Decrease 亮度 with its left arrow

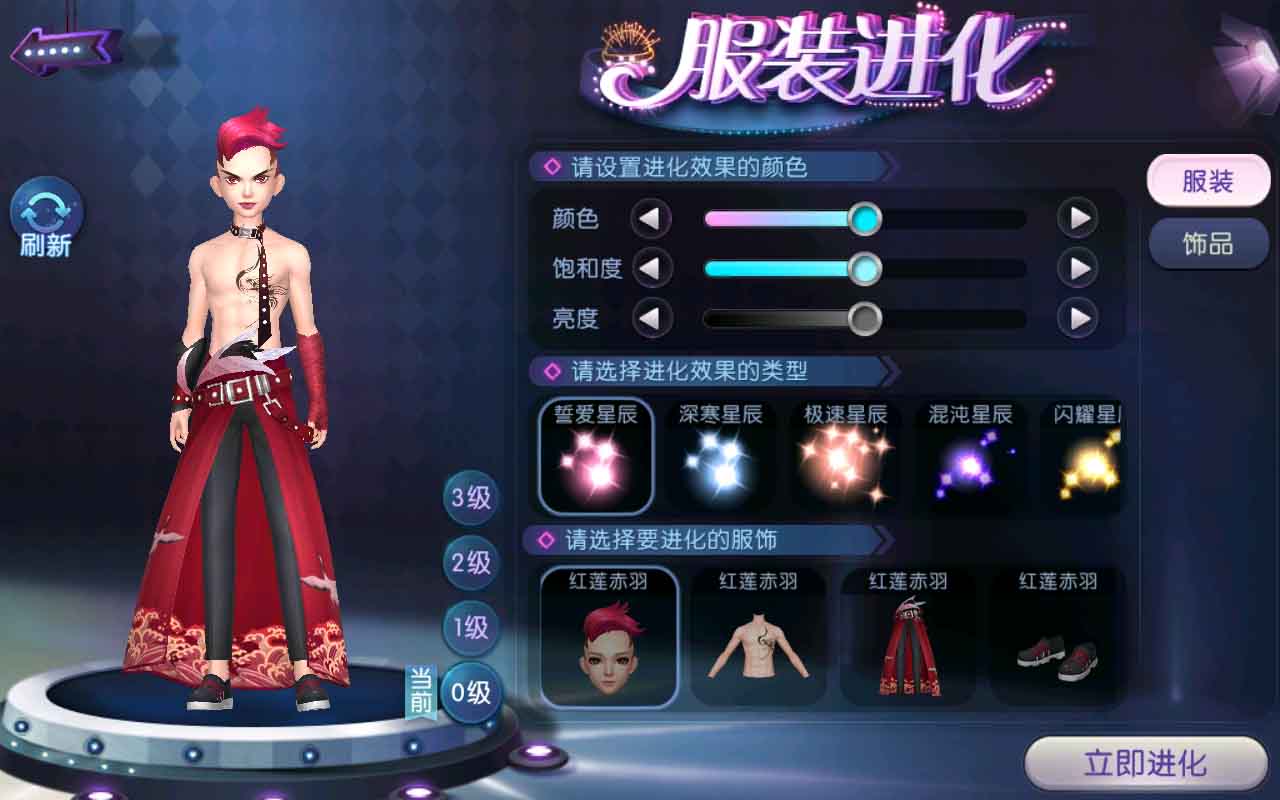click(651, 319)
